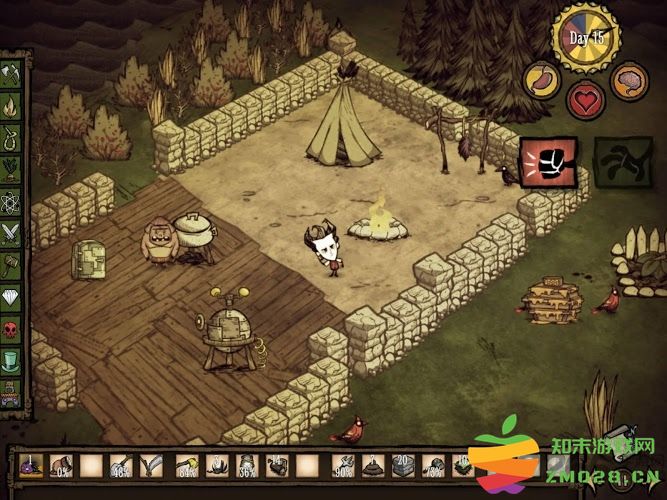Select the Survival rope-trap crafting tab
Screen dimensions: 667x500
point(12,138)
